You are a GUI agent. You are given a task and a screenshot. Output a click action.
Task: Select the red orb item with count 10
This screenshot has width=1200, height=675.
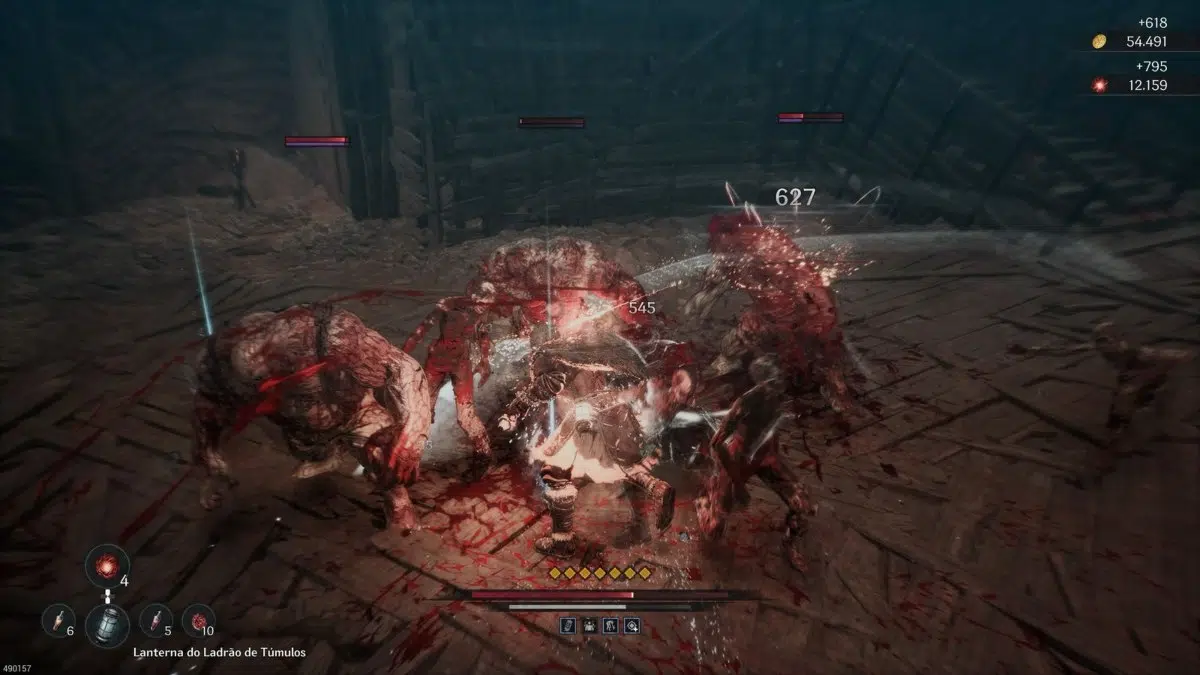tap(198, 620)
